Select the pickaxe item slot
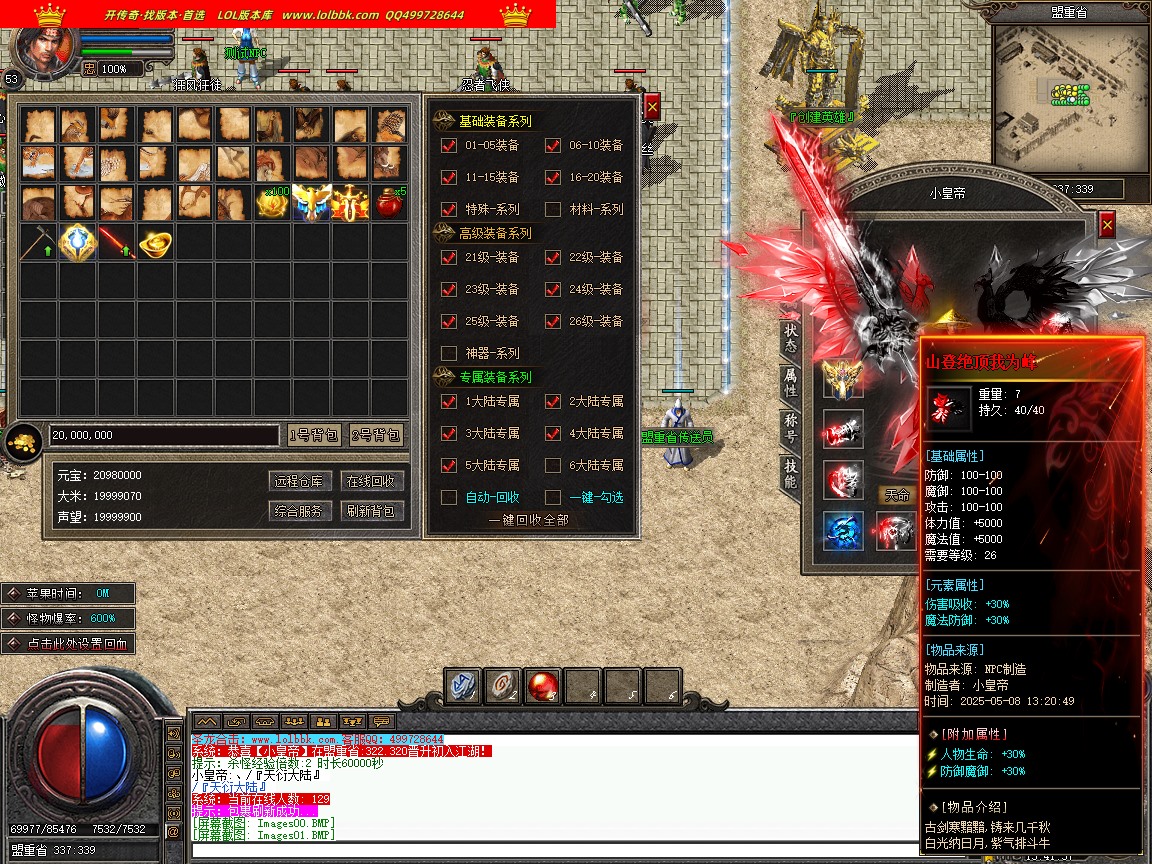 [38, 243]
